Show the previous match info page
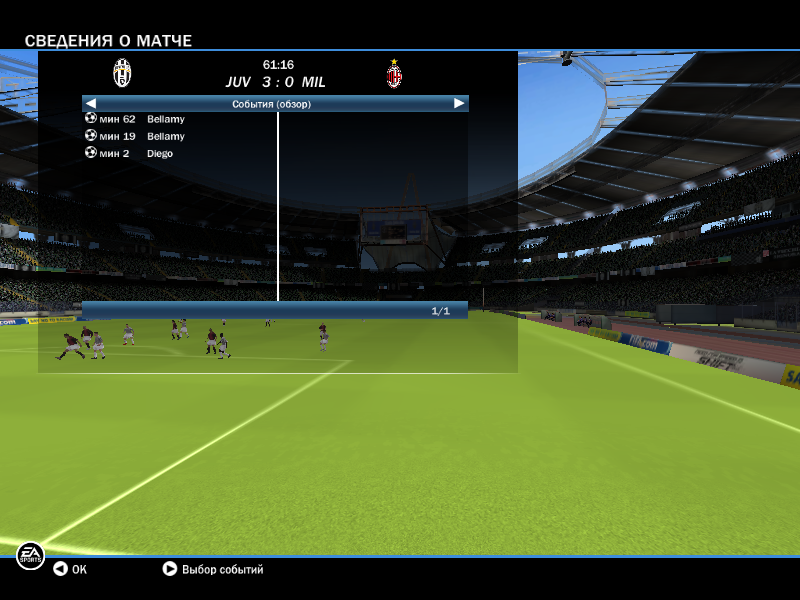Image resolution: width=800 pixels, height=600 pixels. coord(90,103)
